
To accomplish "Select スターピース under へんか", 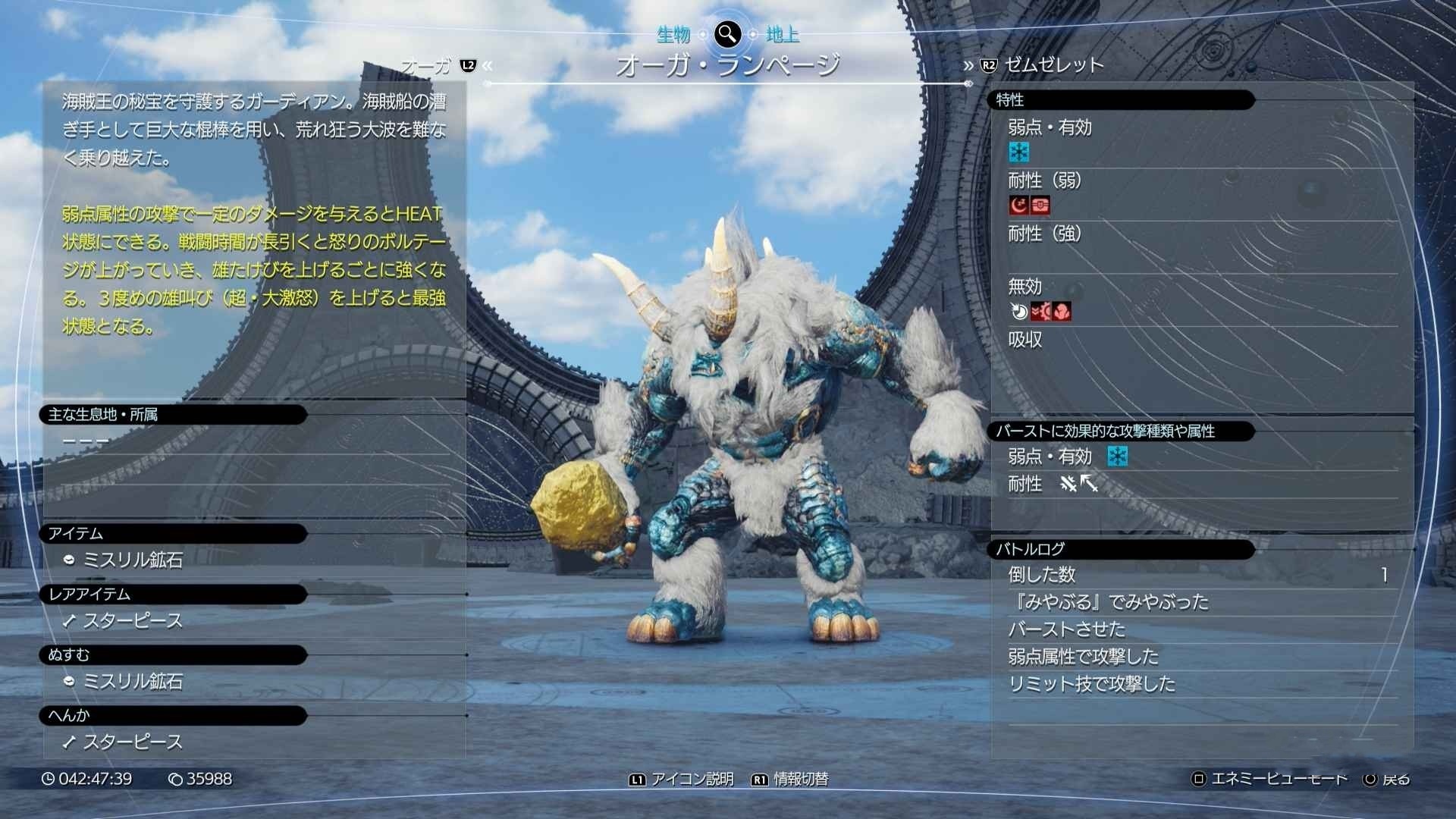I will (x=133, y=742).
